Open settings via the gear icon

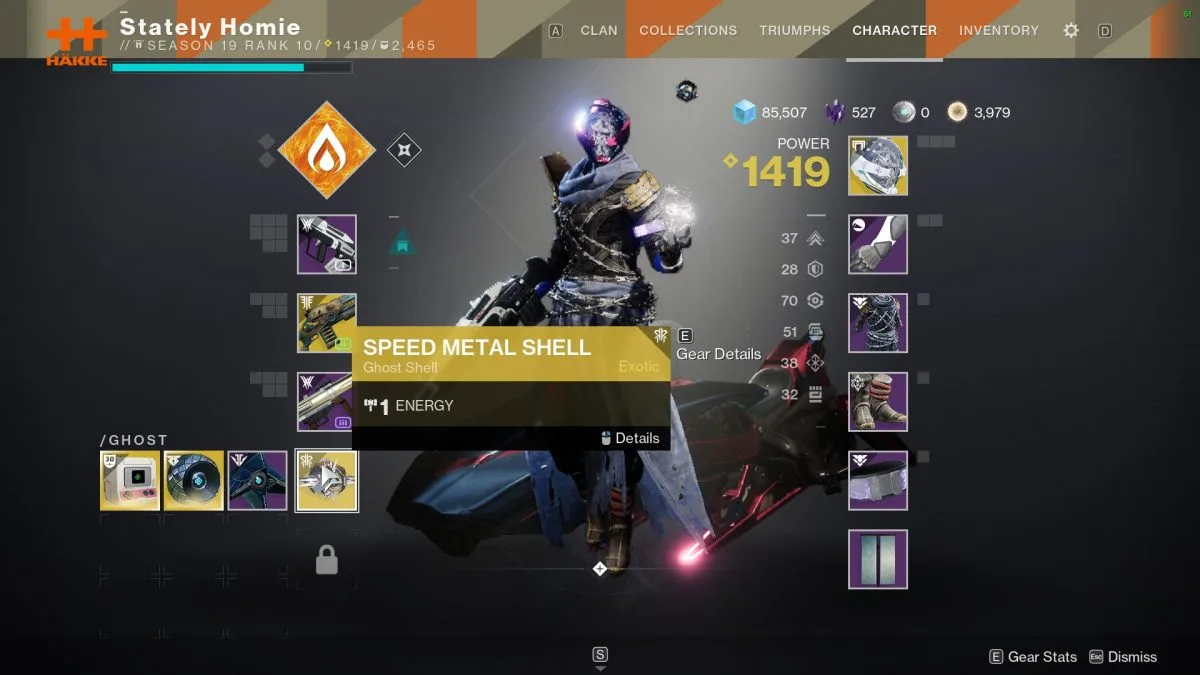click(x=1071, y=31)
